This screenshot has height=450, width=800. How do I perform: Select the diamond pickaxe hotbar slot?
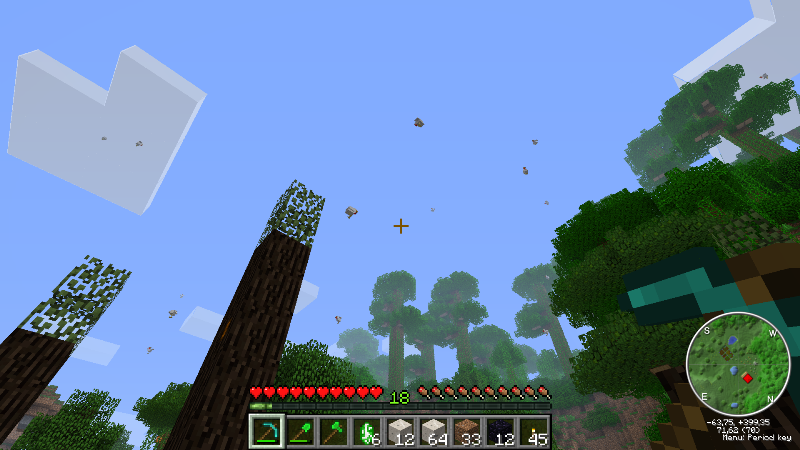(x=266, y=431)
